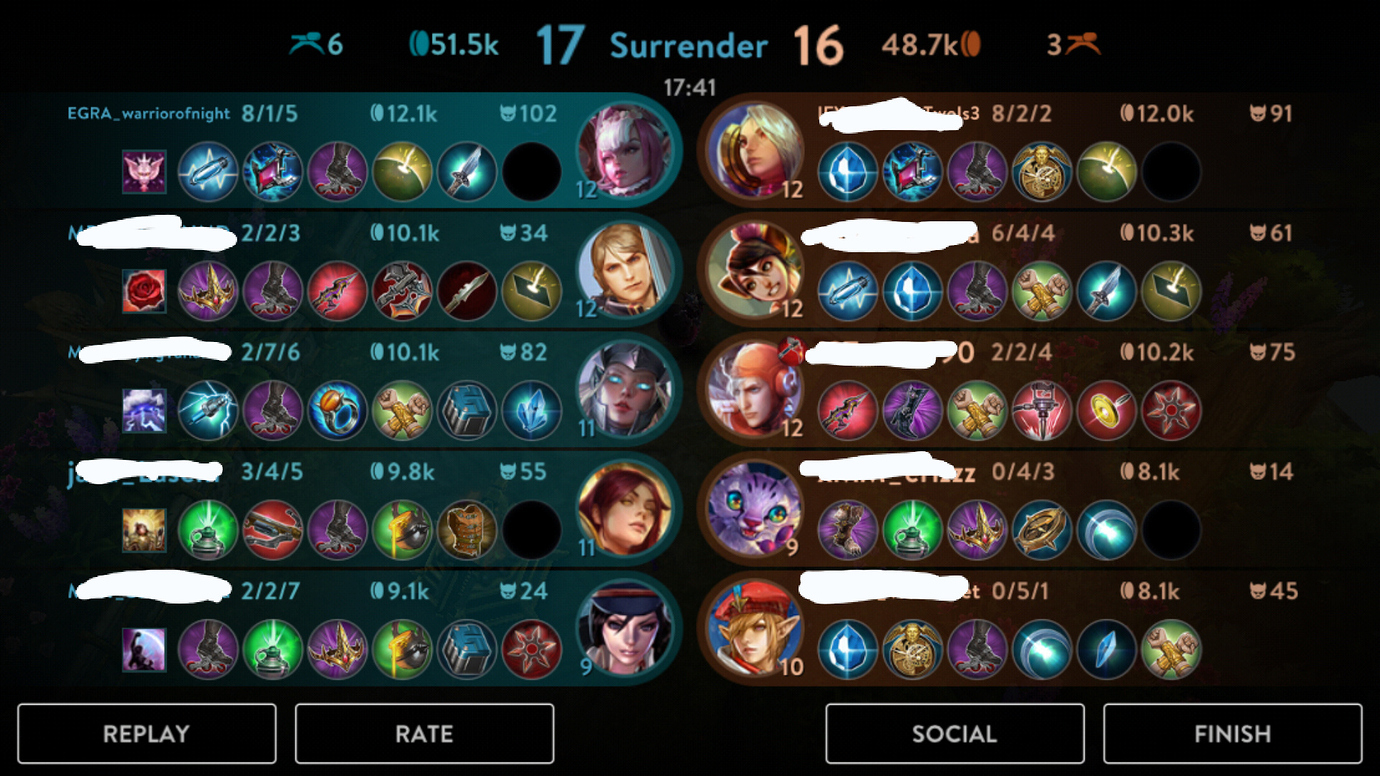Click the red rose talent icon

point(144,291)
